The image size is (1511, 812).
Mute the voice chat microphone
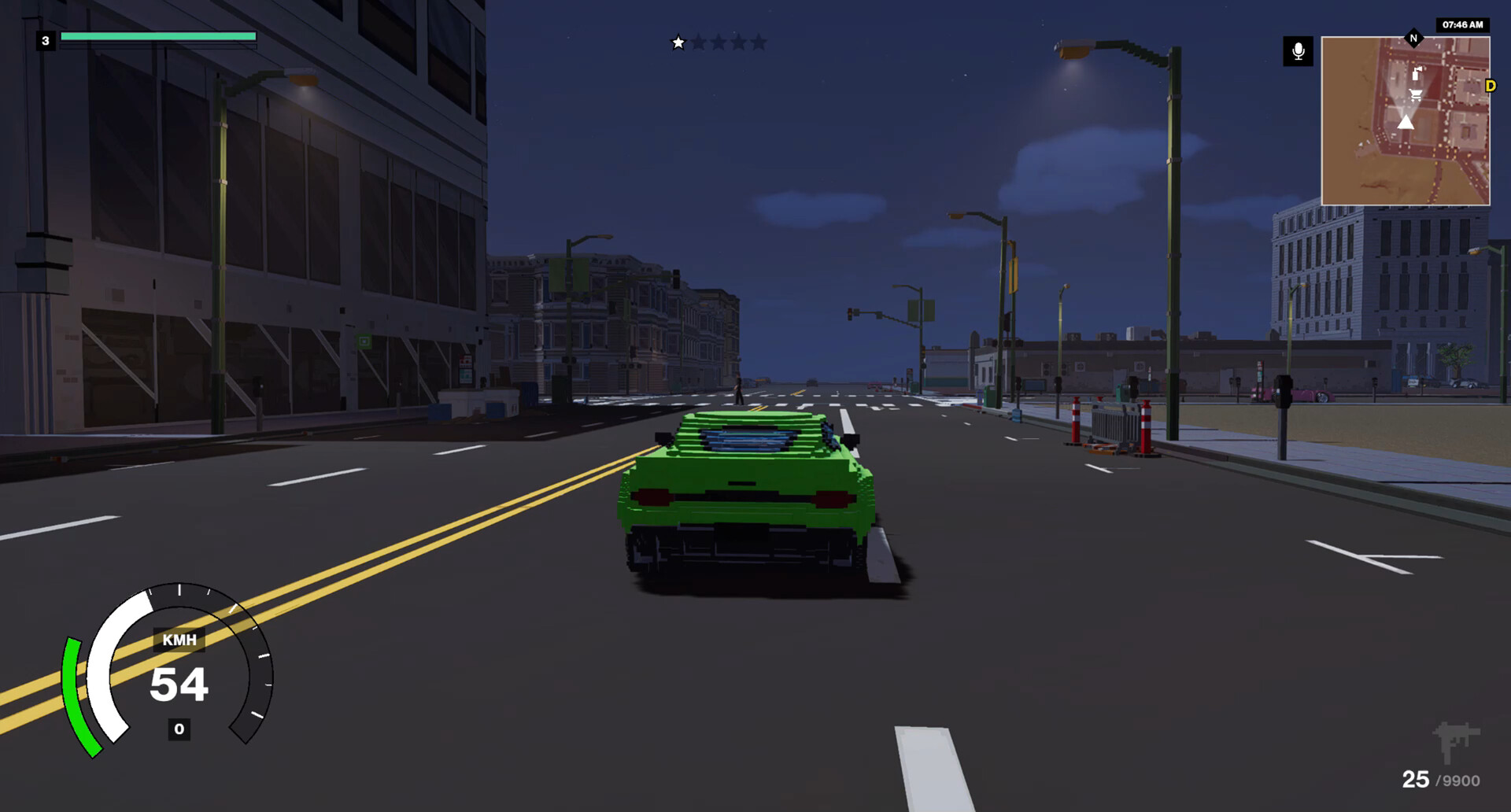[1297, 50]
